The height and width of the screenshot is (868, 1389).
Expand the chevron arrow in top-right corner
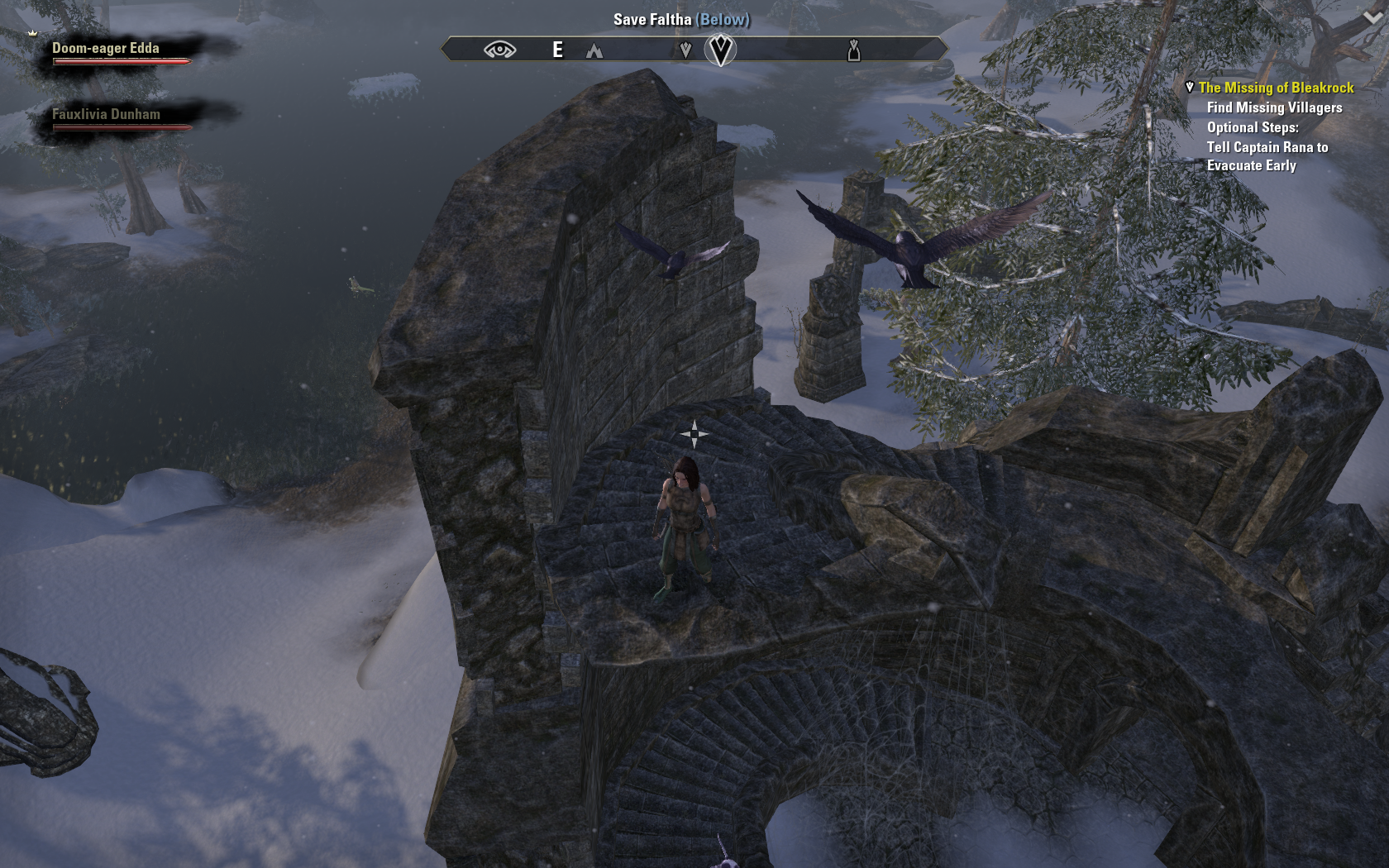(x=1372, y=18)
